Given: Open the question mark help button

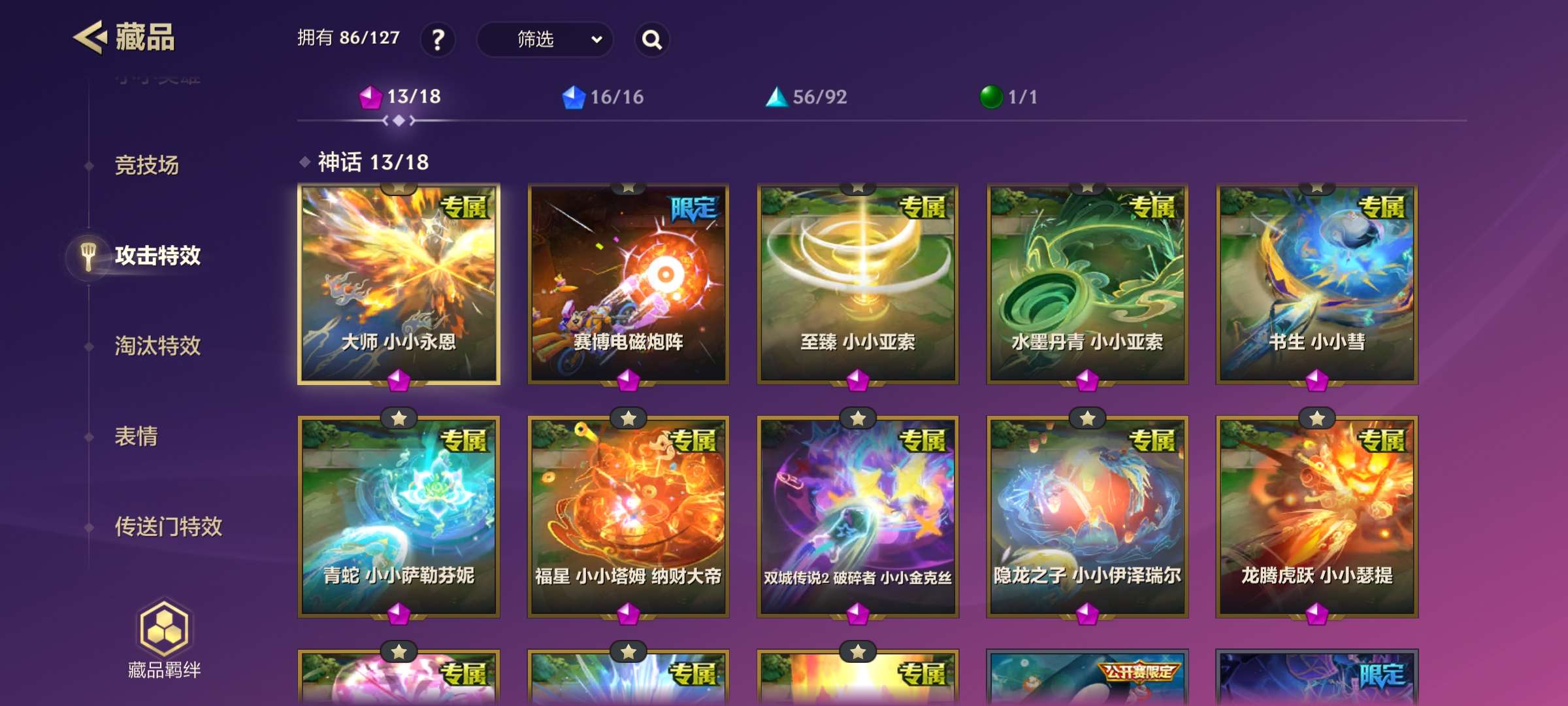Looking at the screenshot, I should pos(438,40).
